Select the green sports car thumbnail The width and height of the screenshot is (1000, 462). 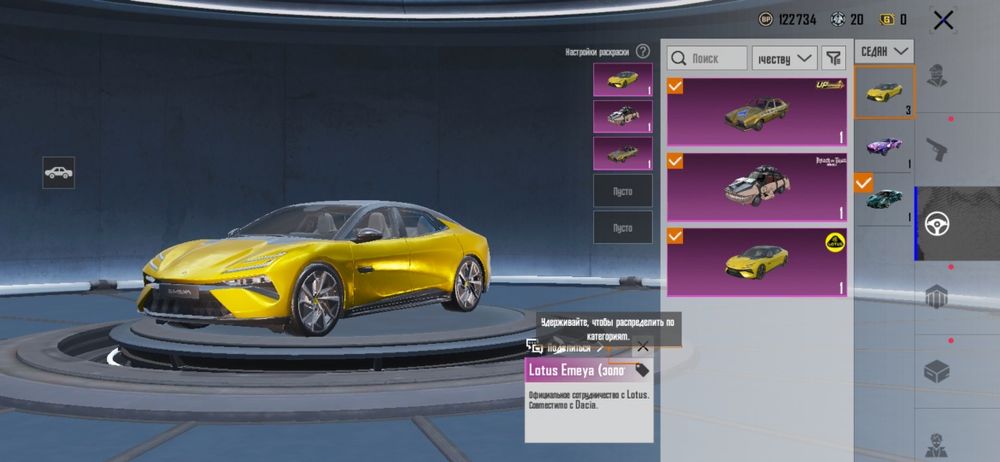tap(884, 197)
